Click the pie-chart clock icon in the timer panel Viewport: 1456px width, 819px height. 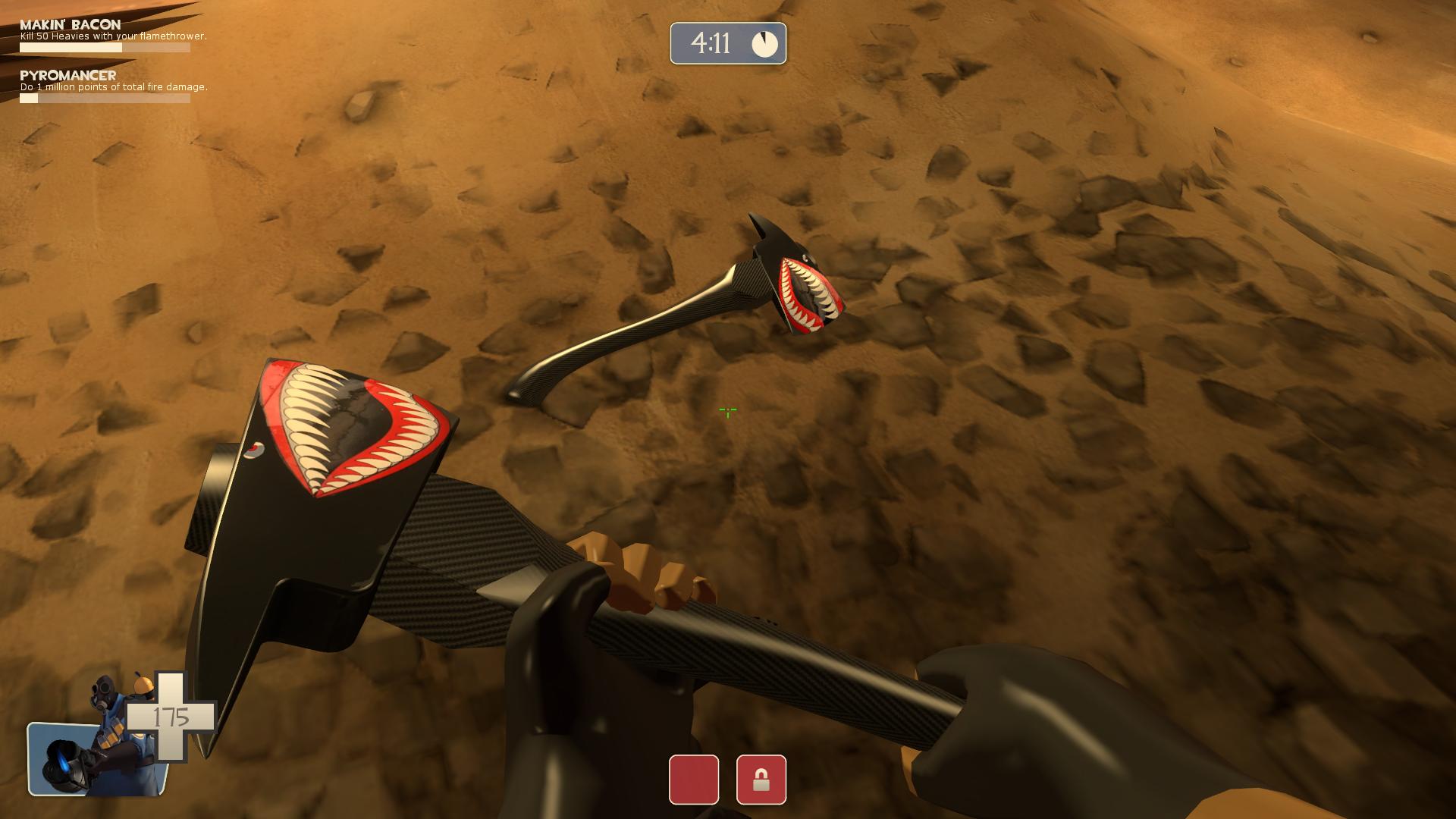pos(765,43)
